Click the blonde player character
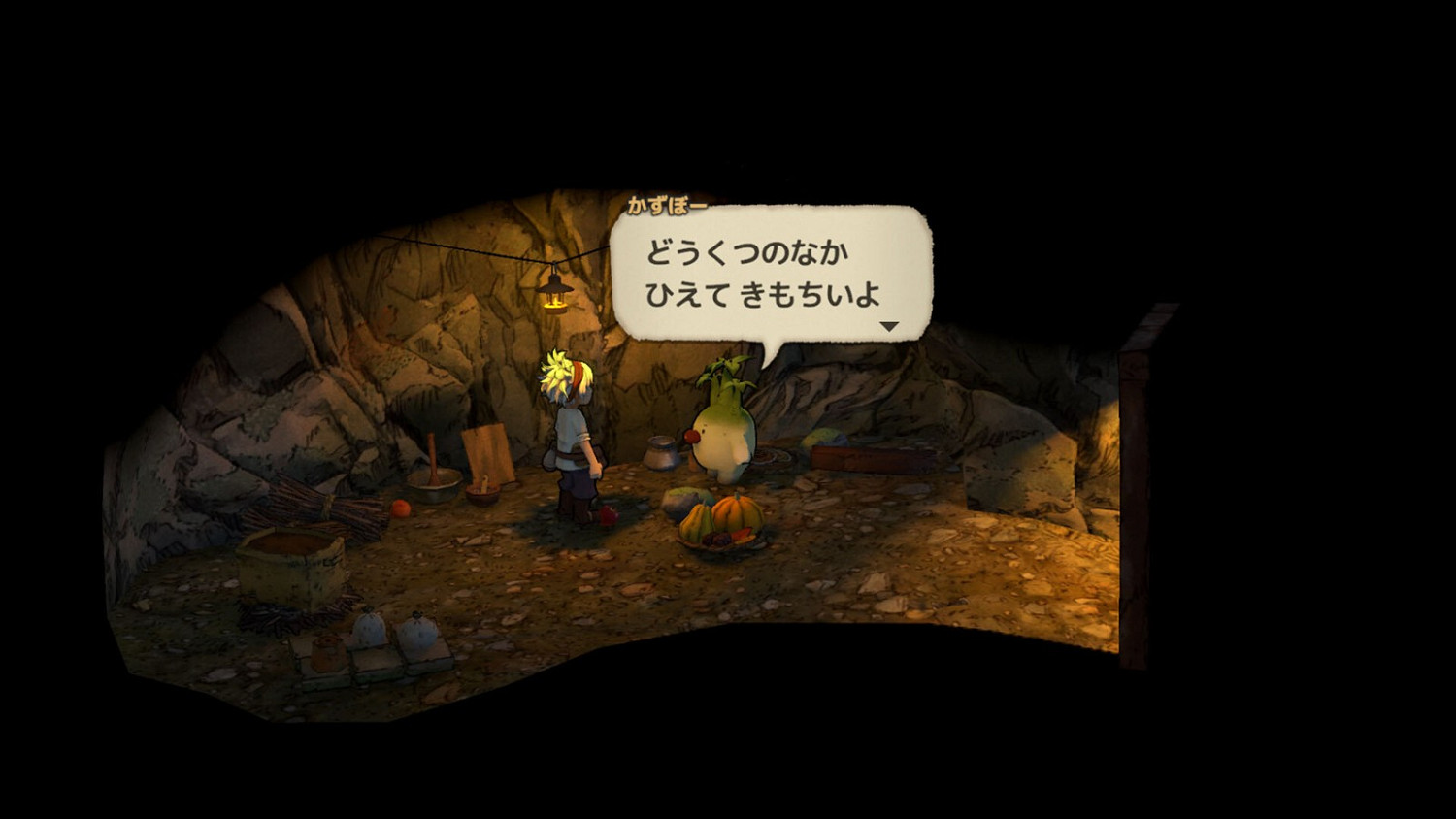Viewport: 1456px width, 819px height. (573, 437)
